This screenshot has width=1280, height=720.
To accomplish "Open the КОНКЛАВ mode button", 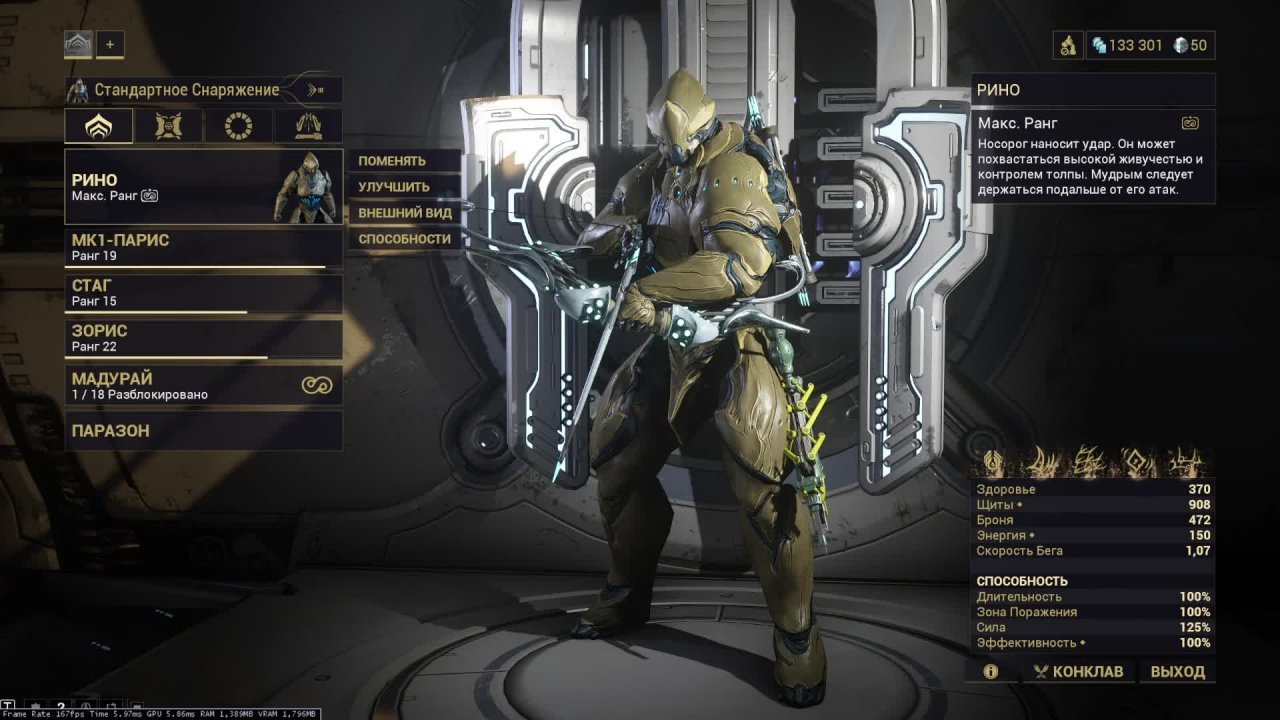I will pos(1078,671).
